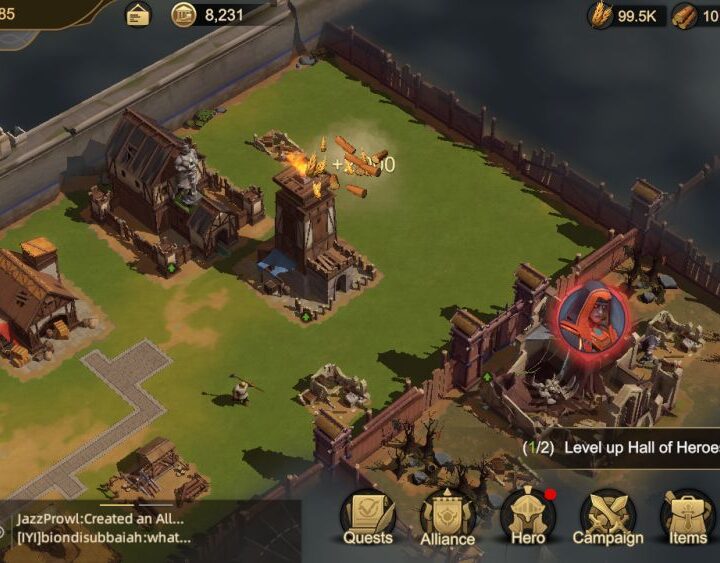Open the Hero screen
Screen dimensions: 720x563
coord(528,515)
